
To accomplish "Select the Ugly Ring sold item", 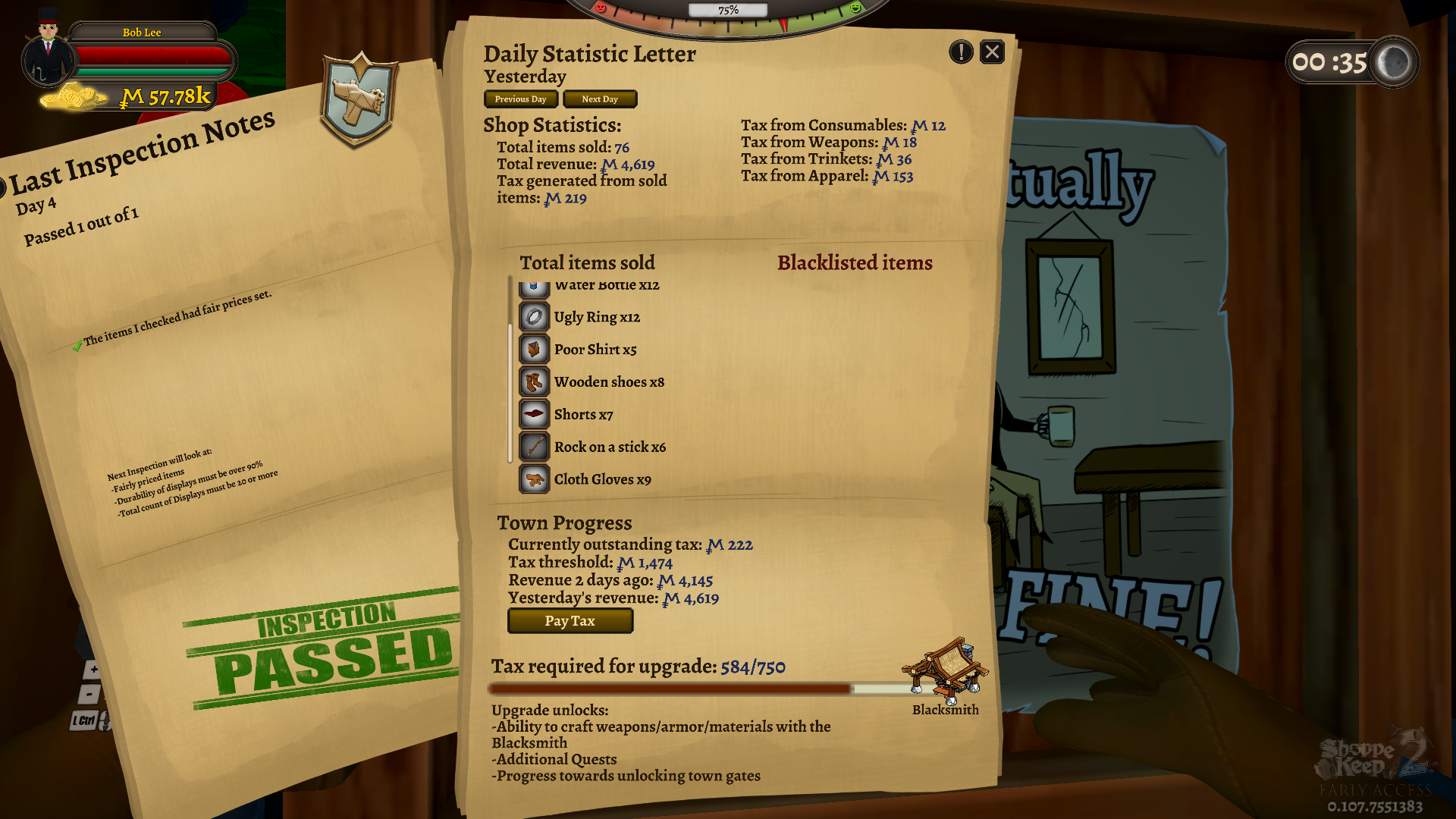I will [597, 317].
